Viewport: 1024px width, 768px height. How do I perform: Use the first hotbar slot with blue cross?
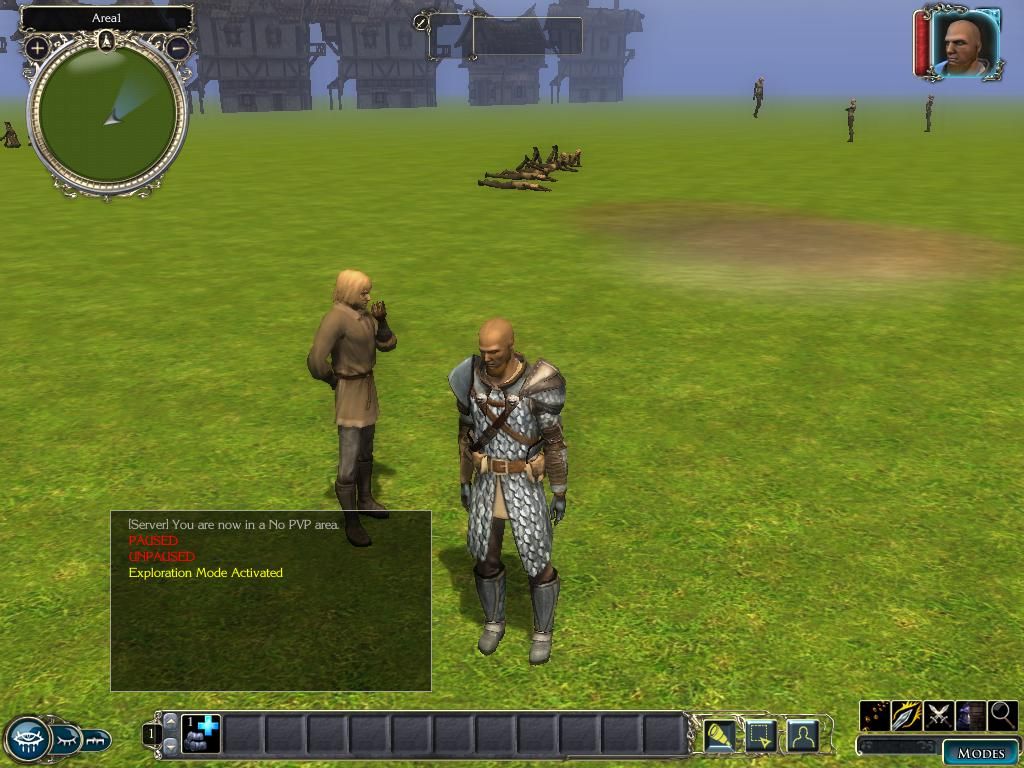[x=201, y=734]
